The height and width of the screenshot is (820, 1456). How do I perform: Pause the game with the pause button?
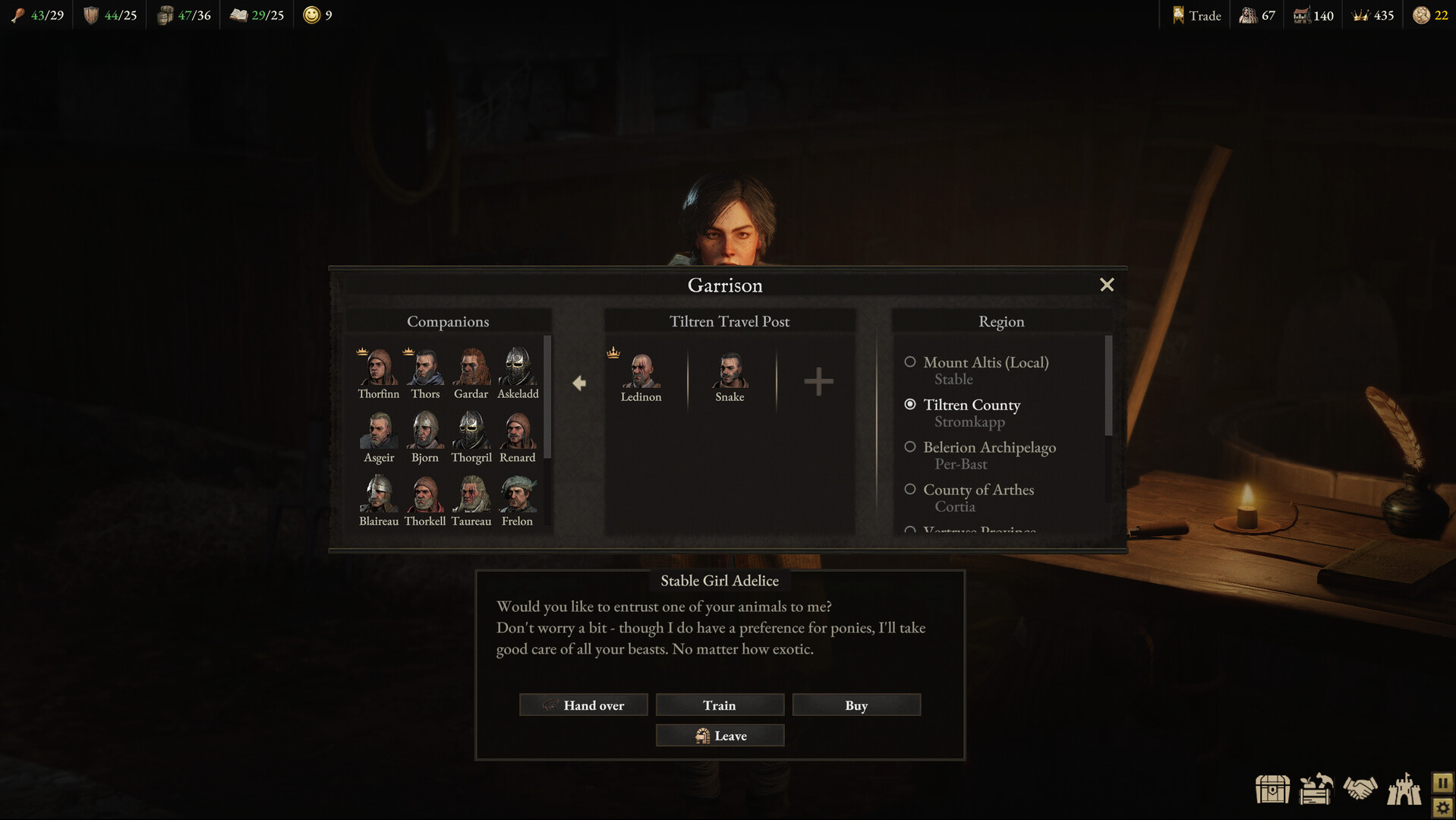click(1442, 782)
